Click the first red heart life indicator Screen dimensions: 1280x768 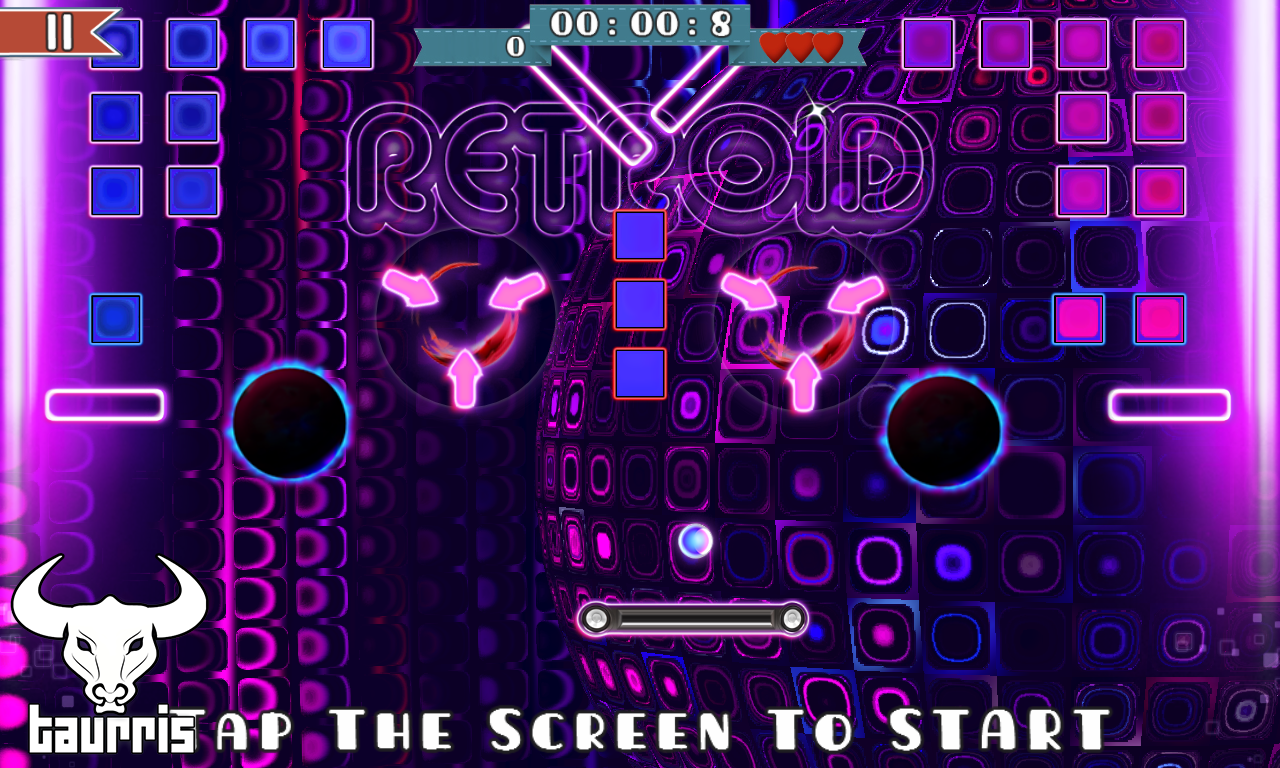pyautogui.click(x=772, y=46)
